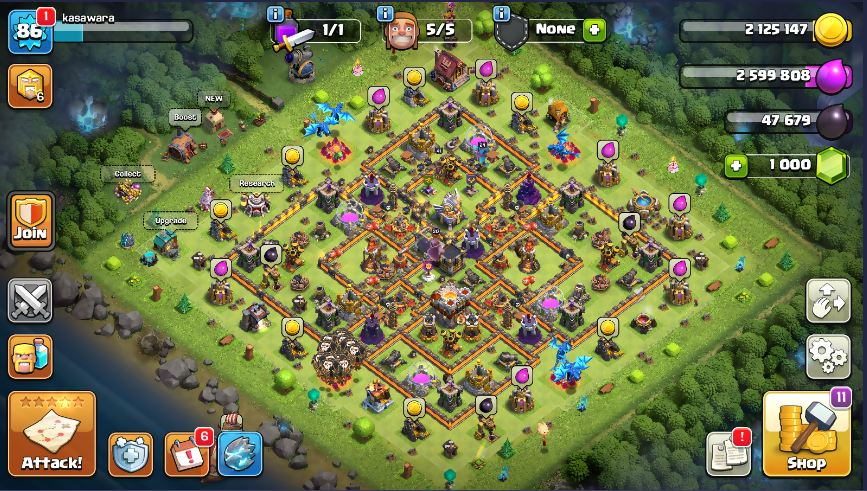
Task: Click the blue ice icon in bottom bar
Action: coord(240,454)
